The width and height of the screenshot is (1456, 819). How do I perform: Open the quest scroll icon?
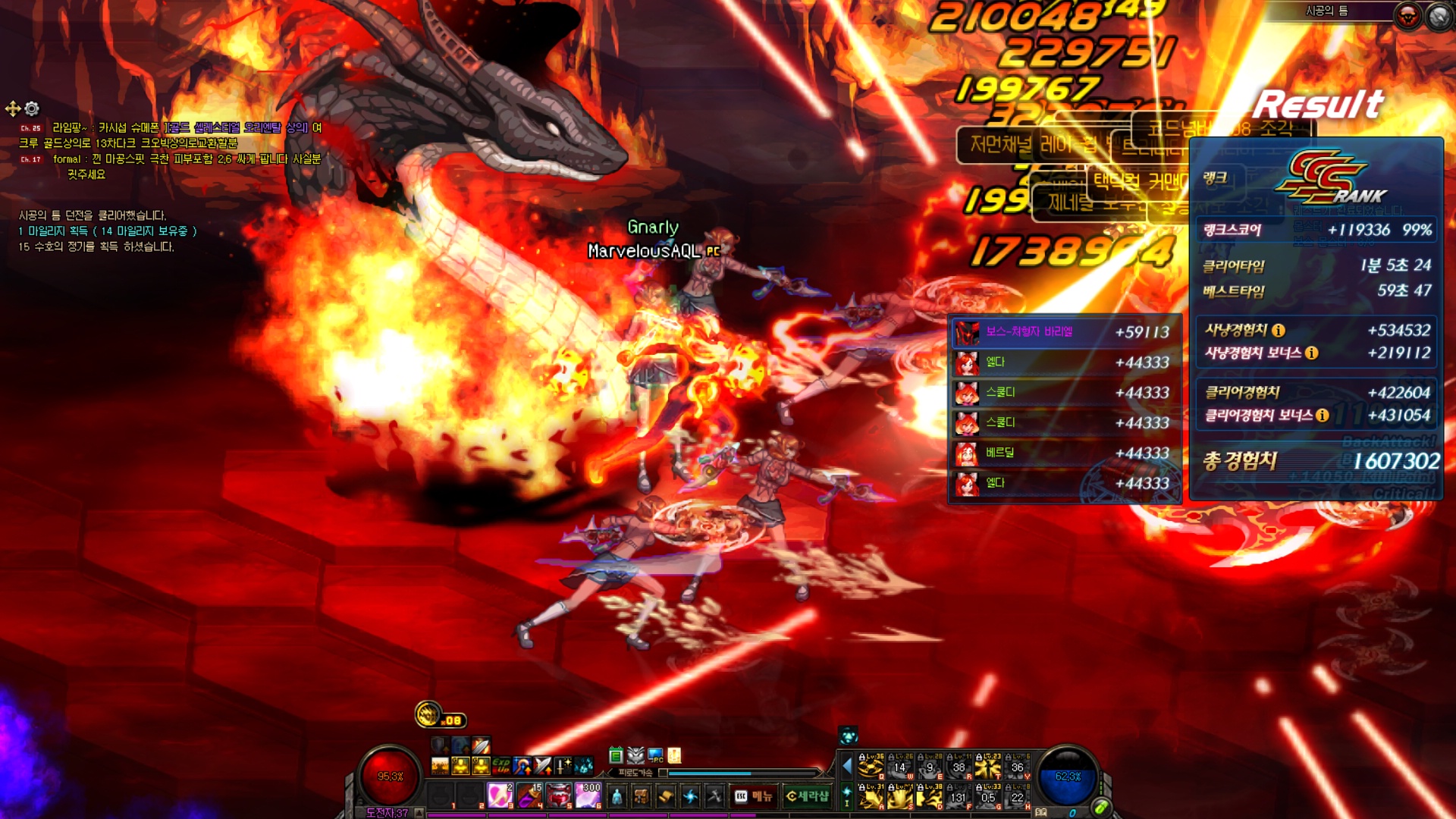(665, 796)
